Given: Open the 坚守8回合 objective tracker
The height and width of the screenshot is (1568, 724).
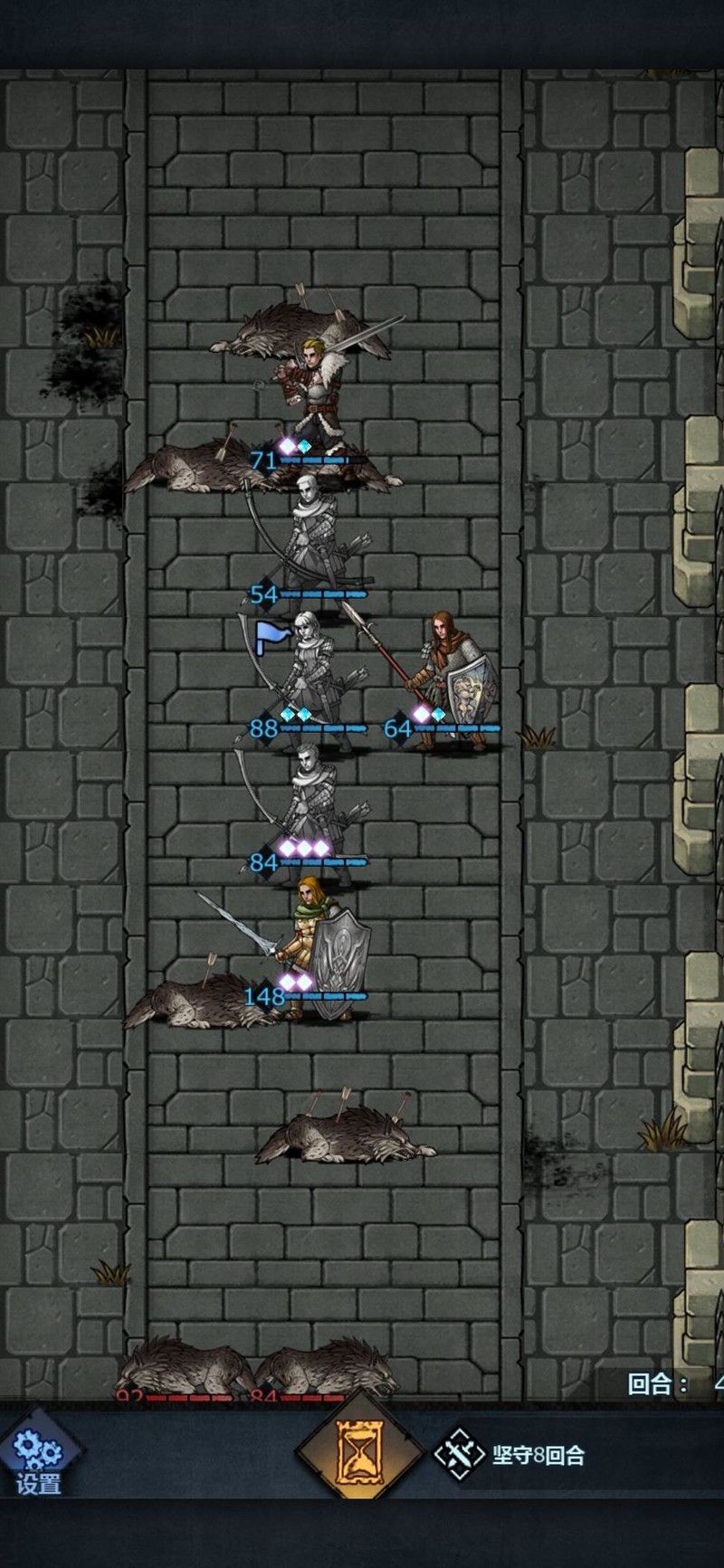Looking at the screenshot, I should (512, 1455).
